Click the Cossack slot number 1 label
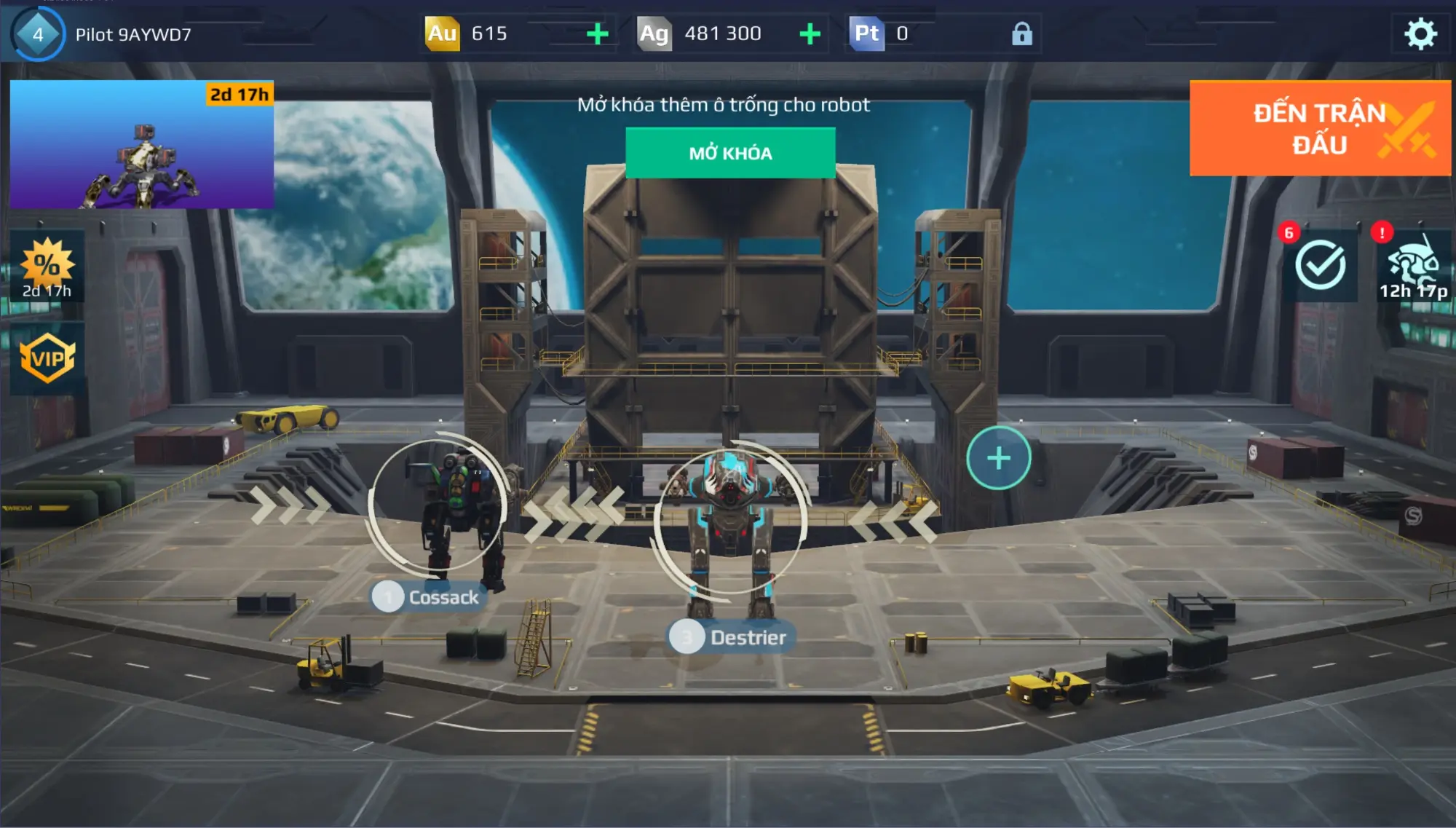 [388, 597]
